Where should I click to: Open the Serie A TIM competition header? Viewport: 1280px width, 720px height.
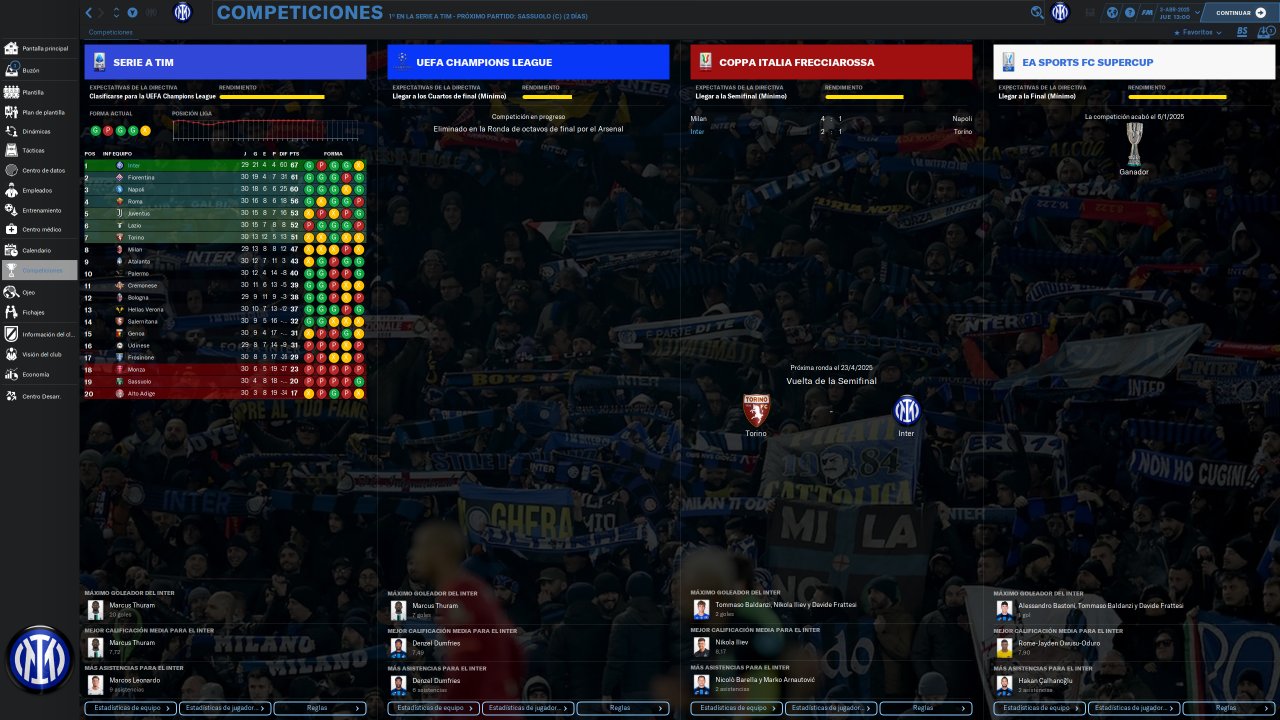[x=225, y=62]
